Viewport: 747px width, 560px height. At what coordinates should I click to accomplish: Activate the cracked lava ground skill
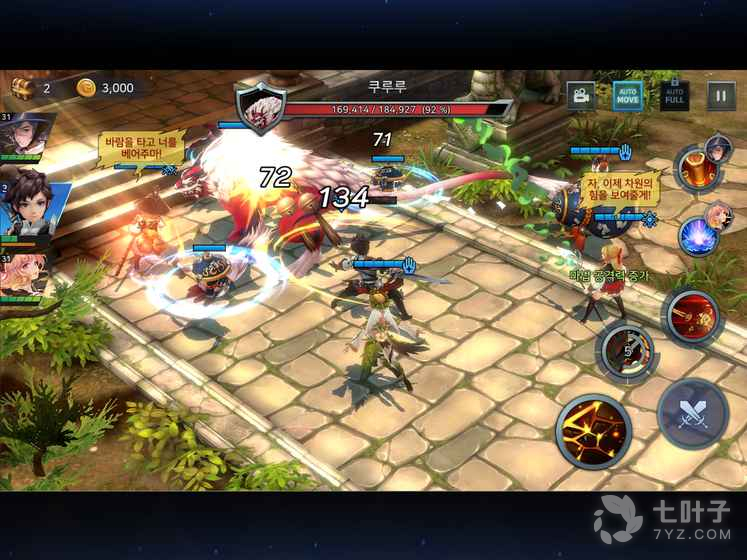click(593, 432)
